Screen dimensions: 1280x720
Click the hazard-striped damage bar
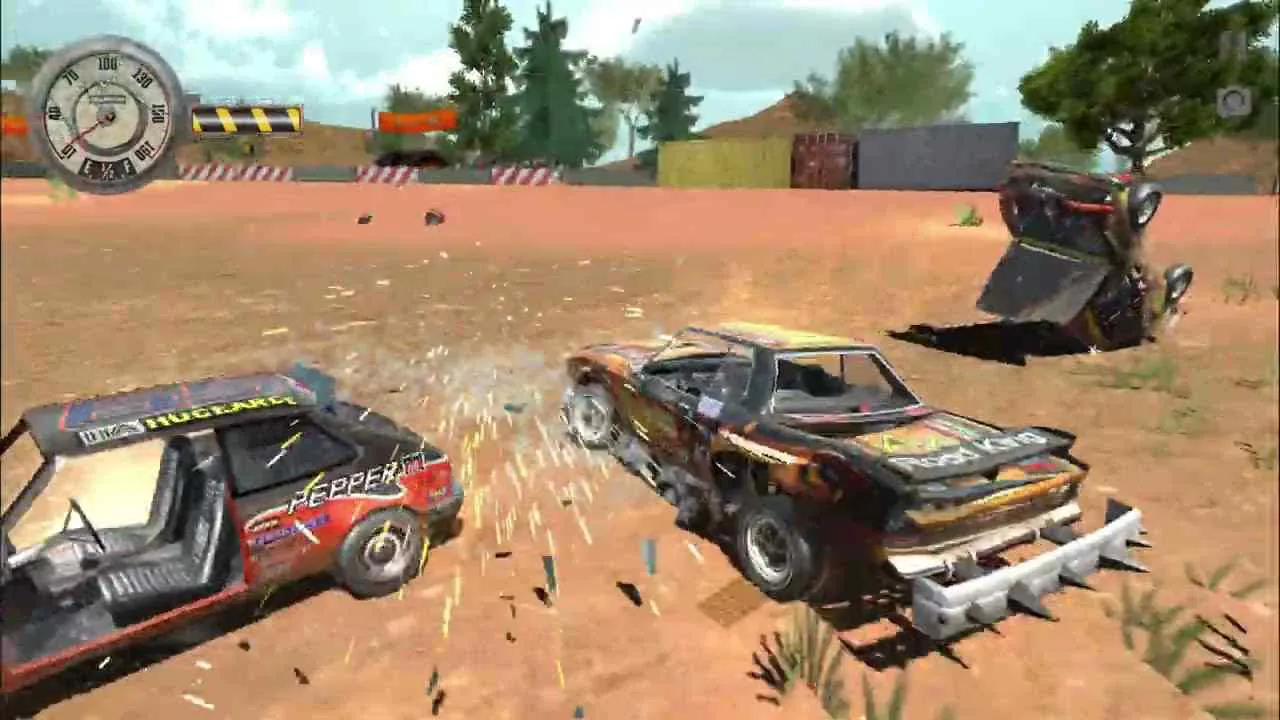click(245, 121)
